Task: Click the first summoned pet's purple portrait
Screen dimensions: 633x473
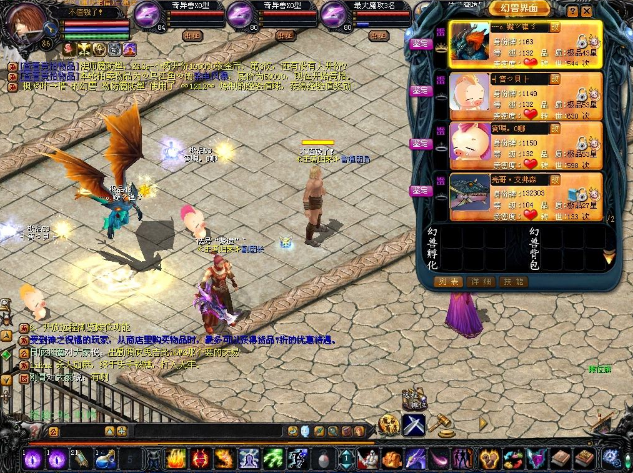Action: [148, 15]
